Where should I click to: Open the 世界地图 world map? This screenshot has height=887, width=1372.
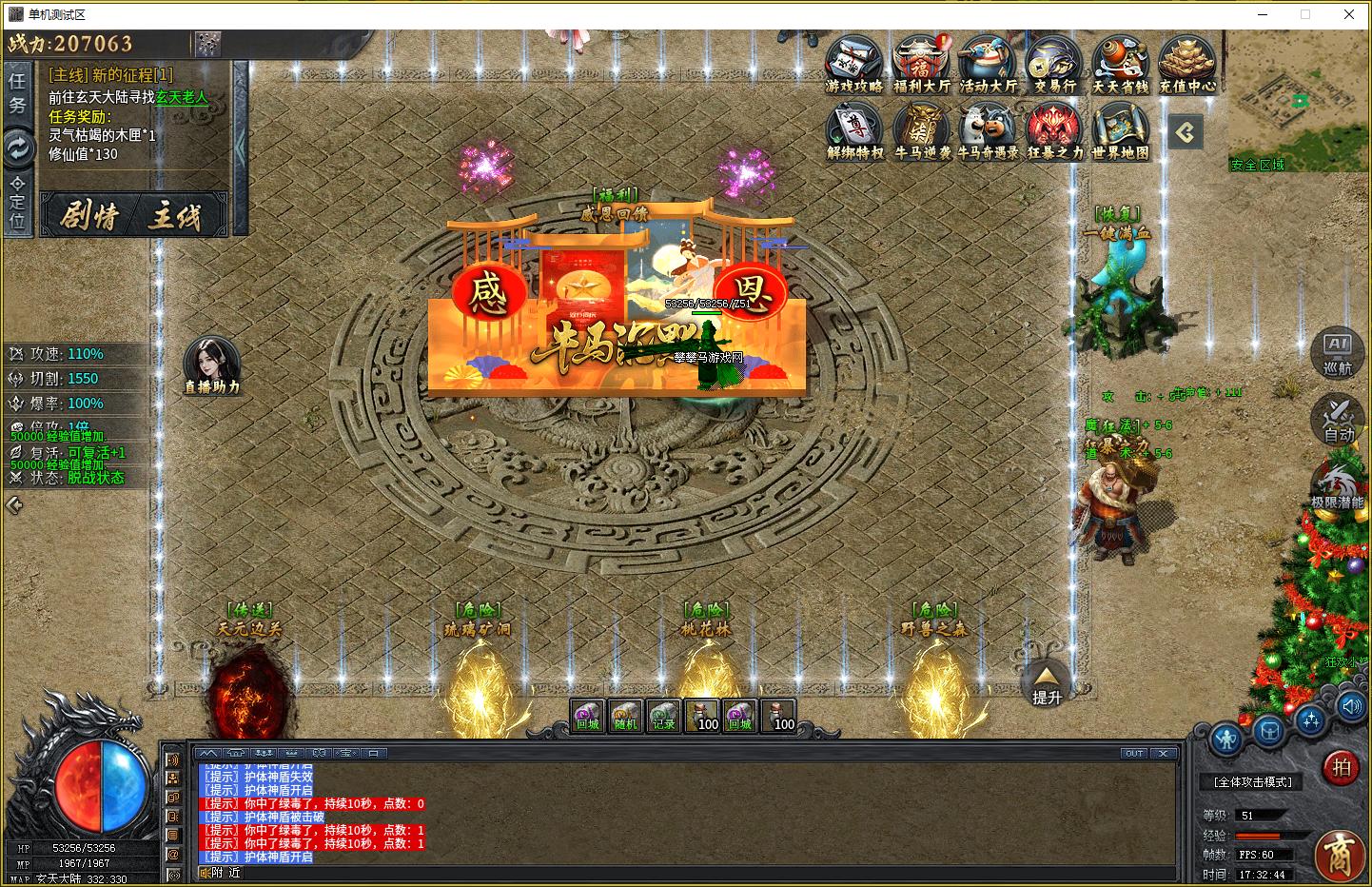point(1121,129)
